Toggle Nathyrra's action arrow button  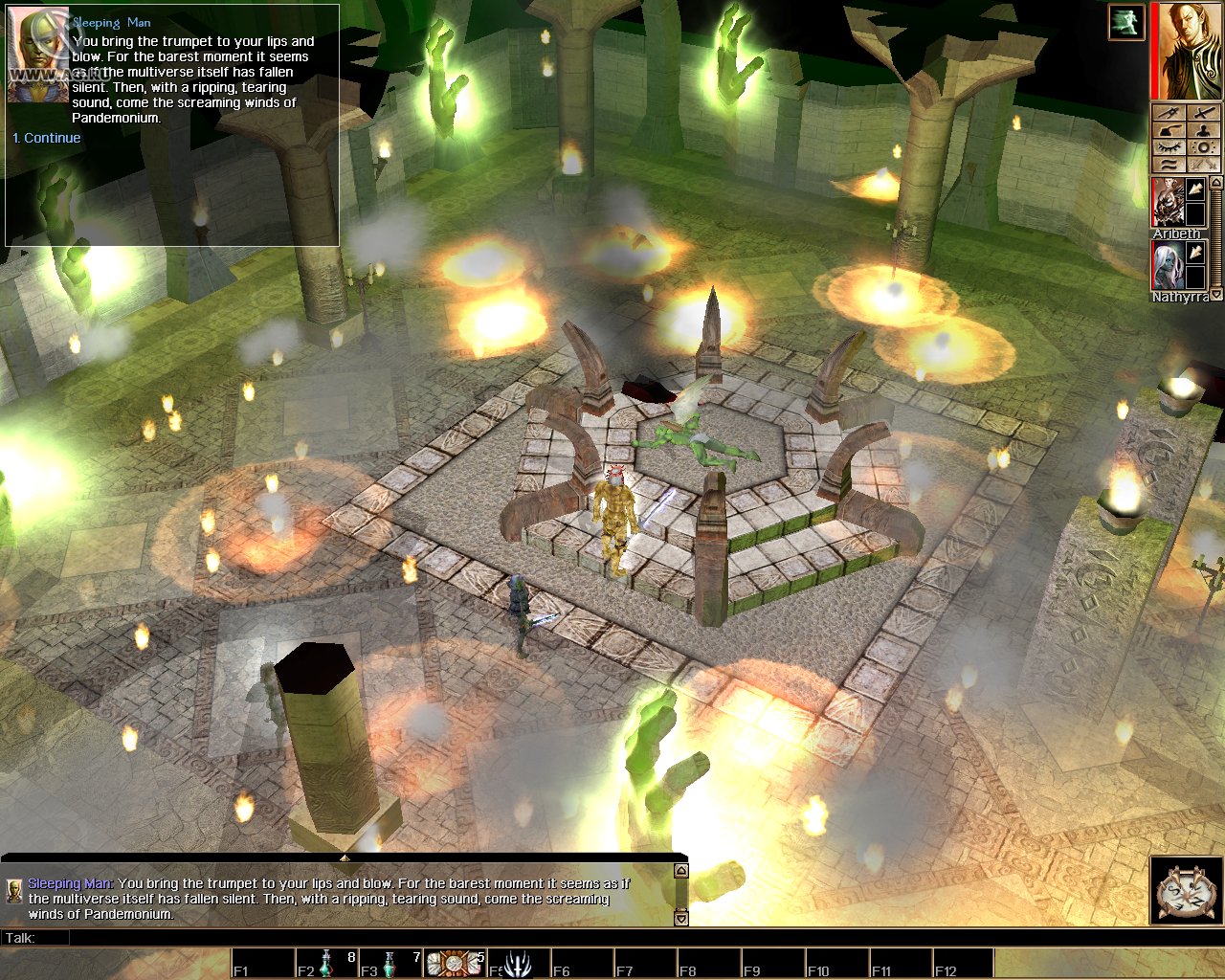tap(1195, 252)
